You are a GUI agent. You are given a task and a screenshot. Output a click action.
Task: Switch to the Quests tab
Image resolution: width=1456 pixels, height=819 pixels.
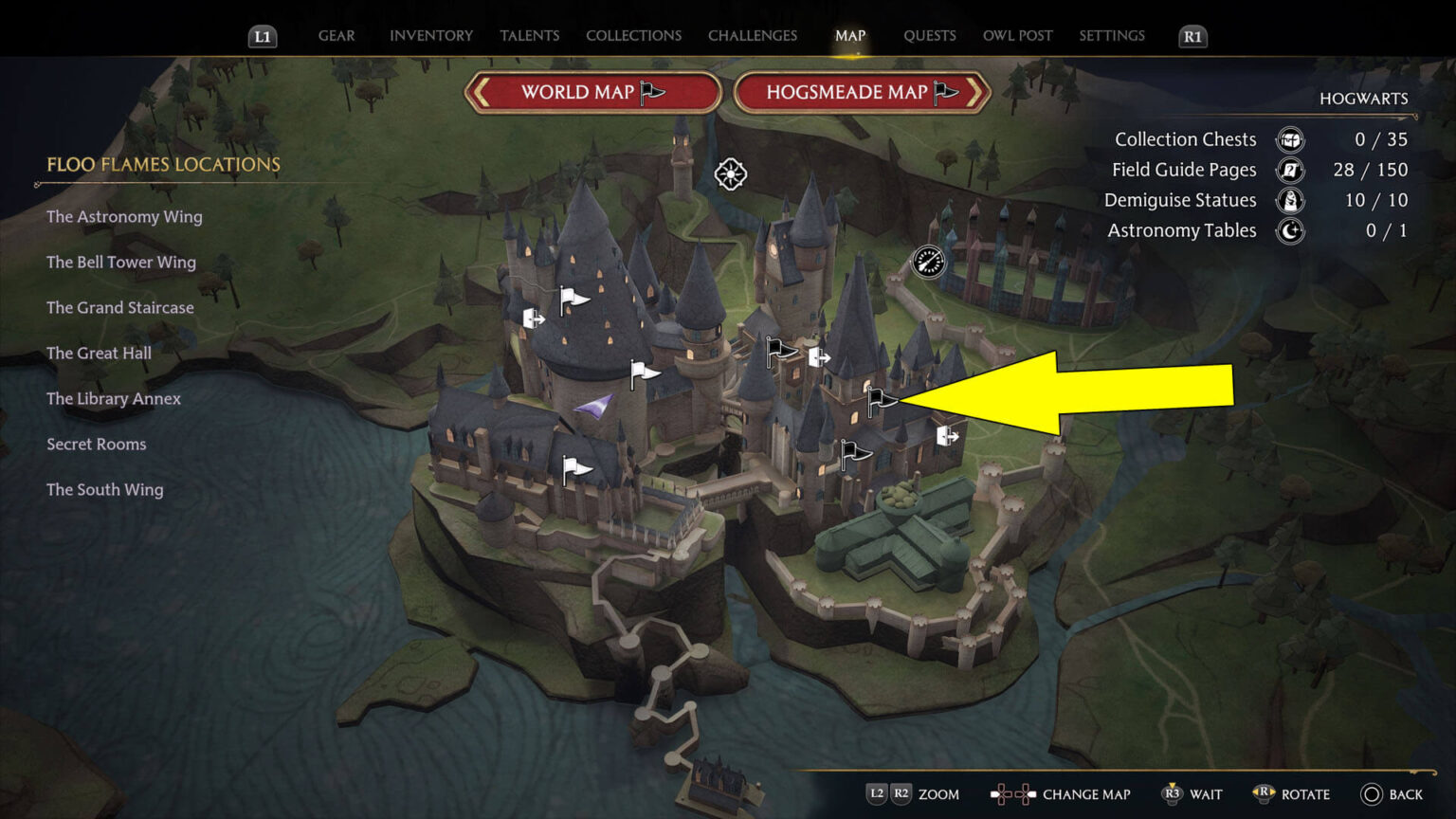[930, 35]
